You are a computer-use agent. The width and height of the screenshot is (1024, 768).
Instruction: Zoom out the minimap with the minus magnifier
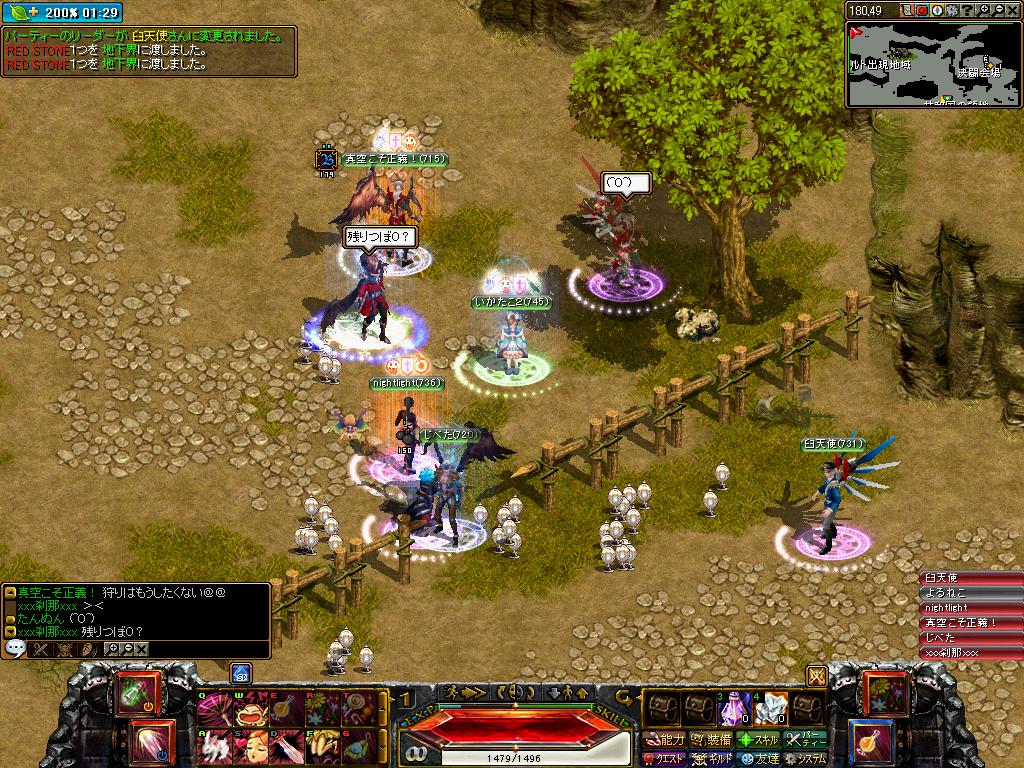1000,10
